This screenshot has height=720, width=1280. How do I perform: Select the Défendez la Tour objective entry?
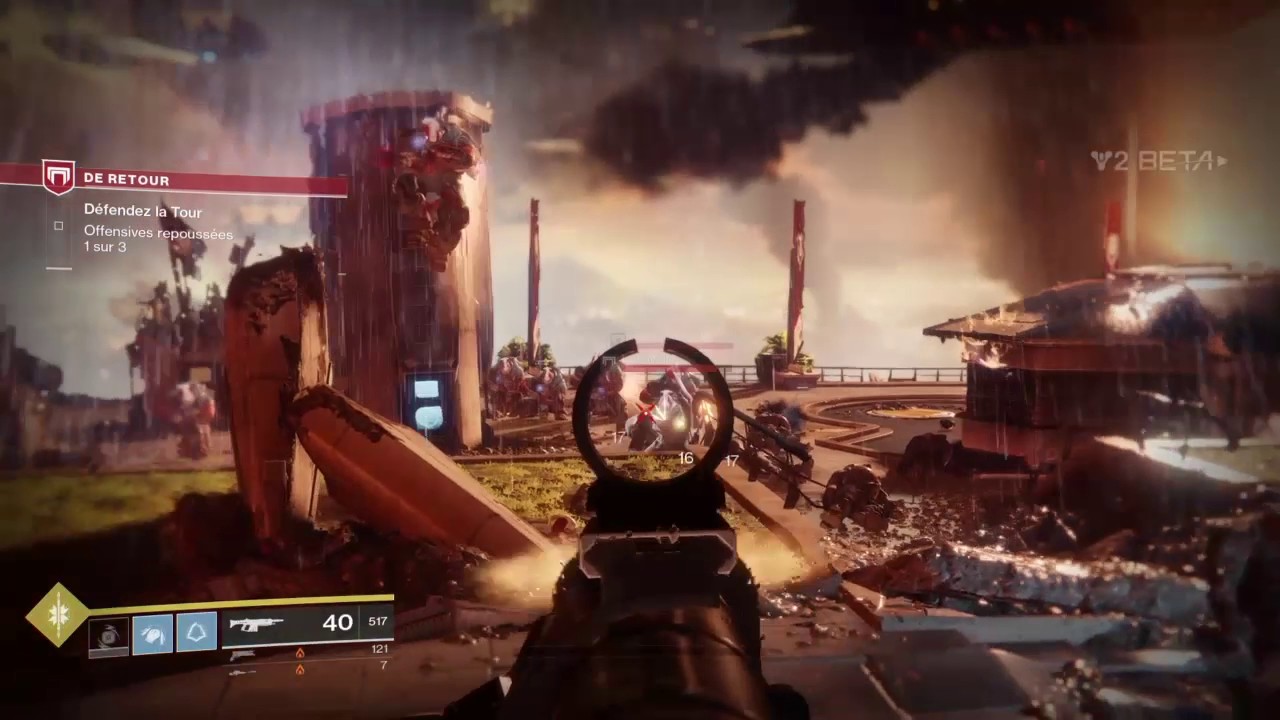(x=142, y=211)
